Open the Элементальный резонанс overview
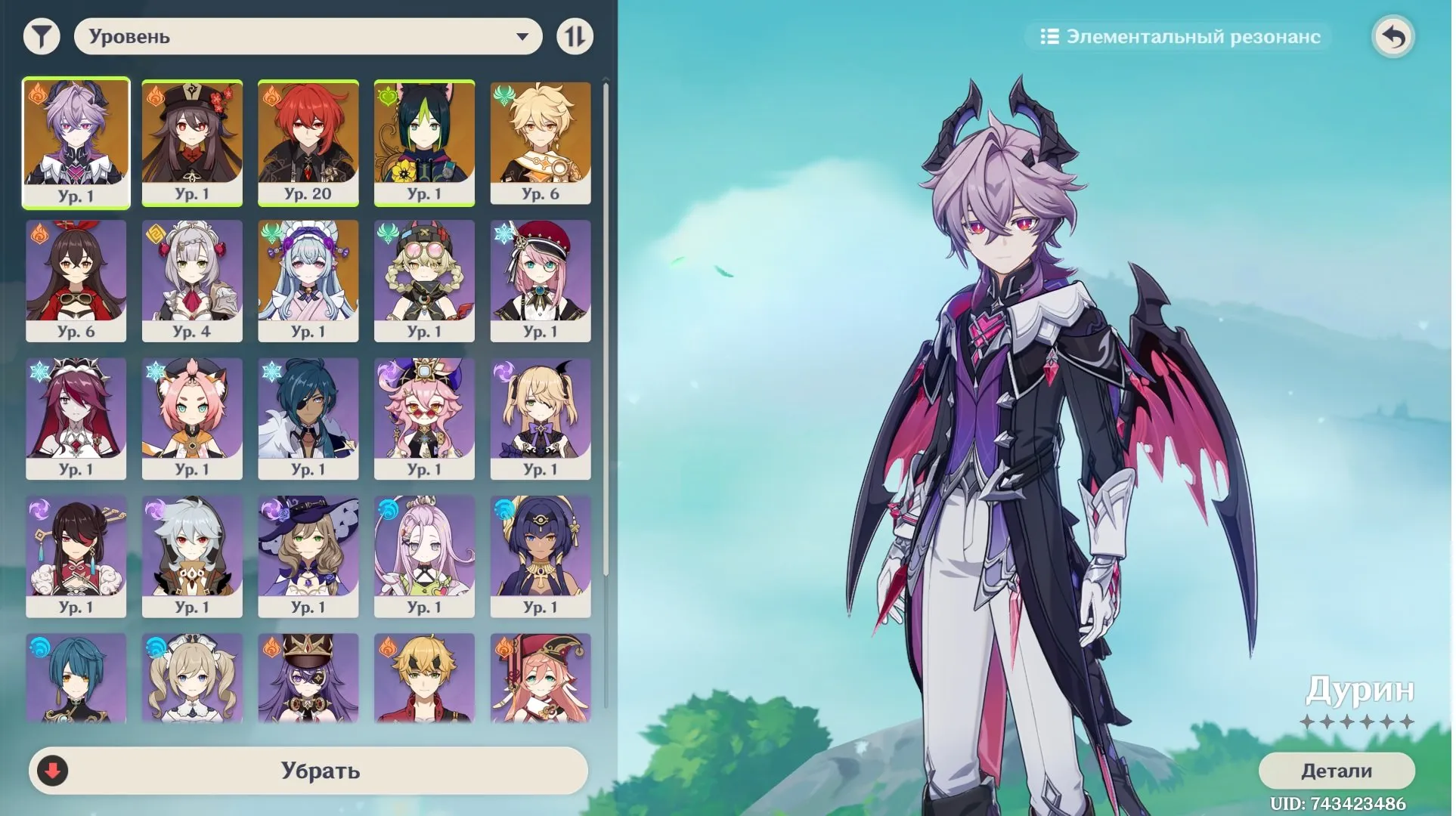 point(1181,36)
